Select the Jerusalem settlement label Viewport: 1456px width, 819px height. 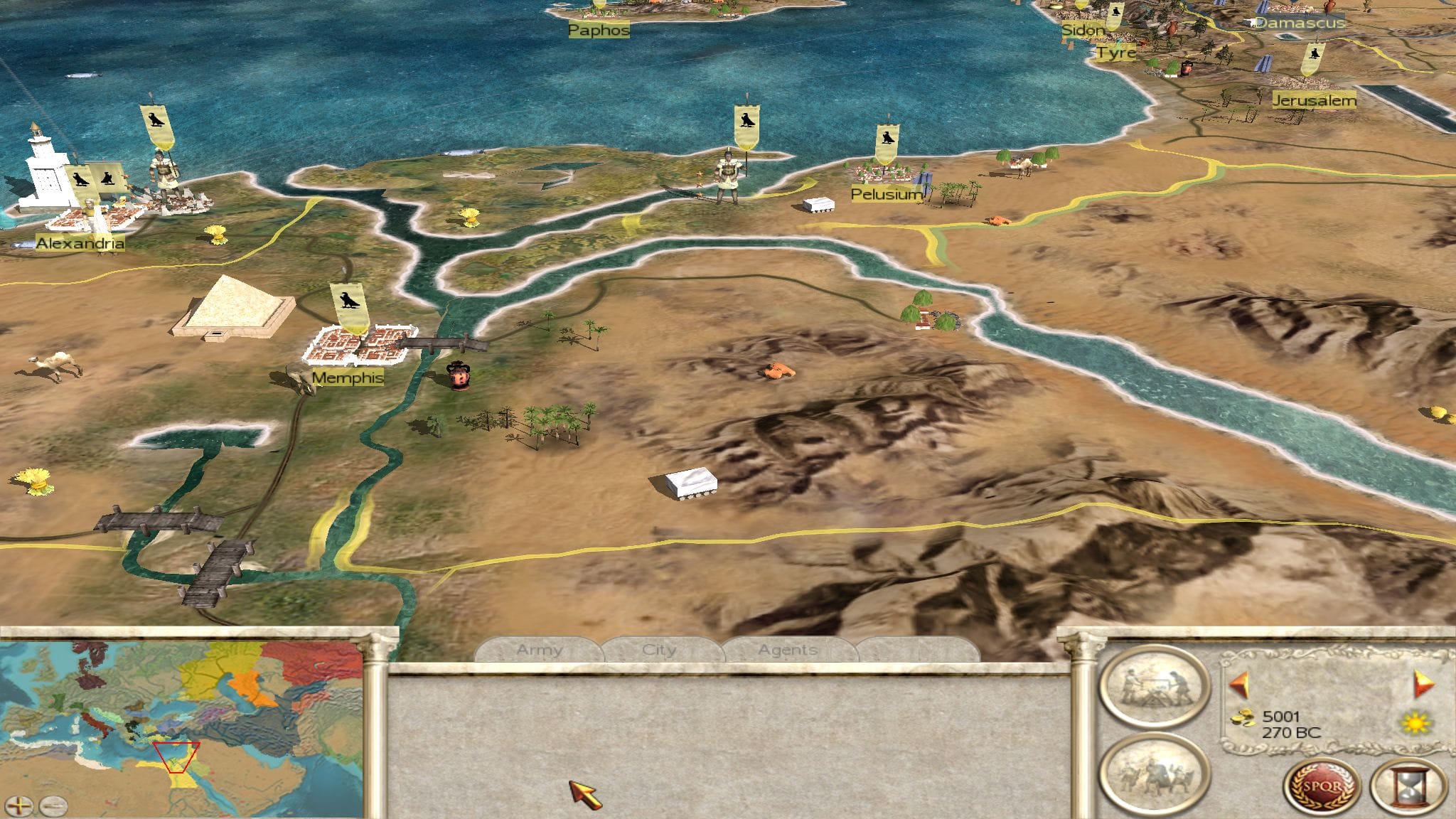(1314, 101)
